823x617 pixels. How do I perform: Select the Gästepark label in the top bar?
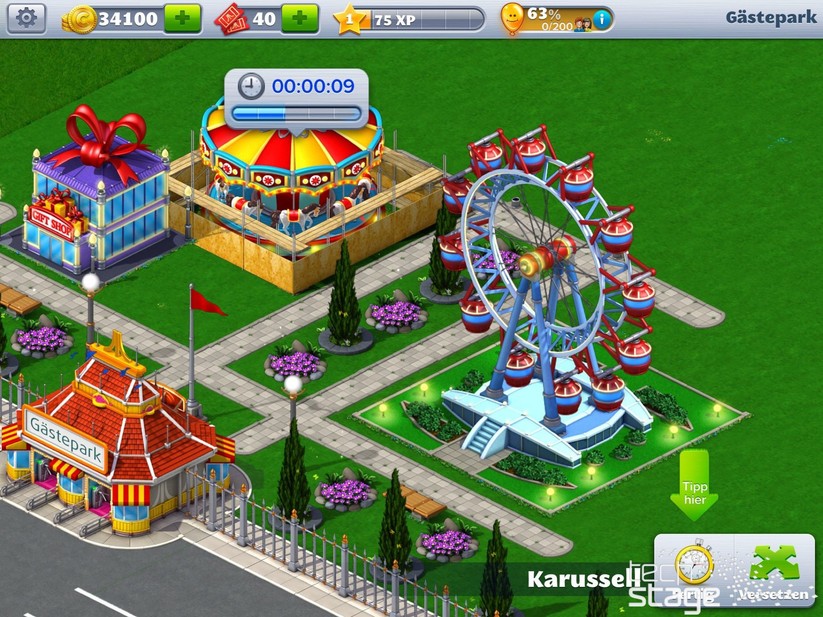click(770, 18)
